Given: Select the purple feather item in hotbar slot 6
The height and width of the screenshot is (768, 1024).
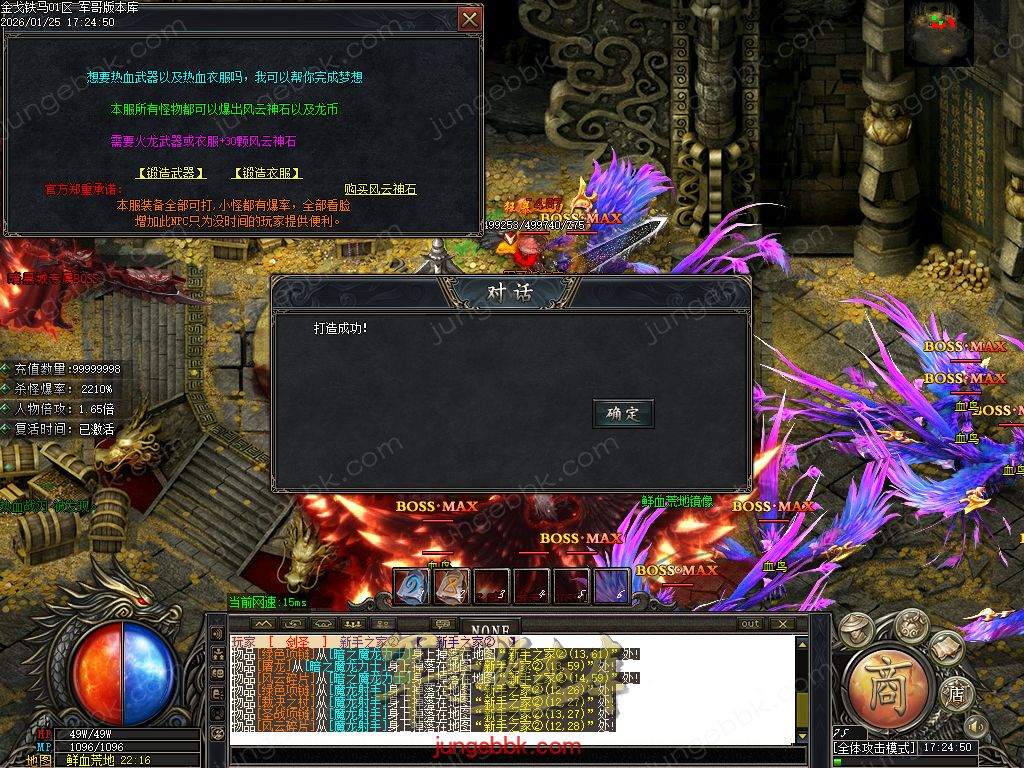Looking at the screenshot, I should click(x=612, y=586).
